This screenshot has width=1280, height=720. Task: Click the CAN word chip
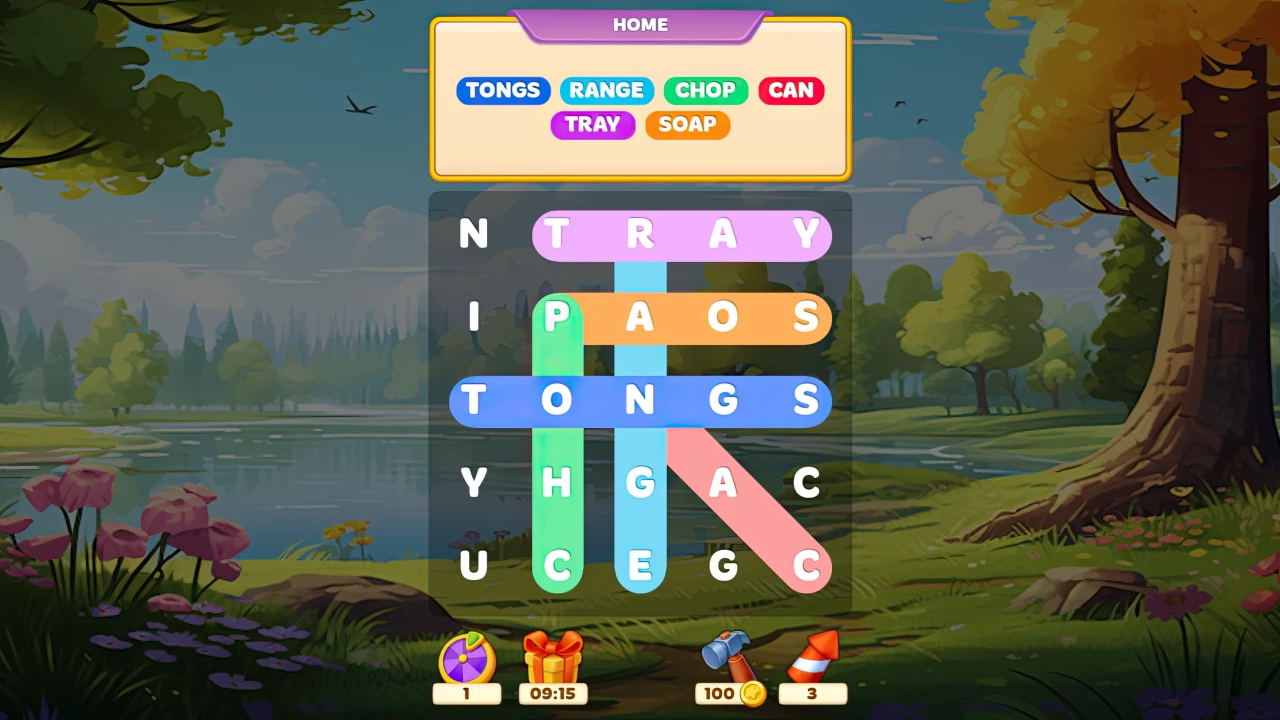point(791,90)
